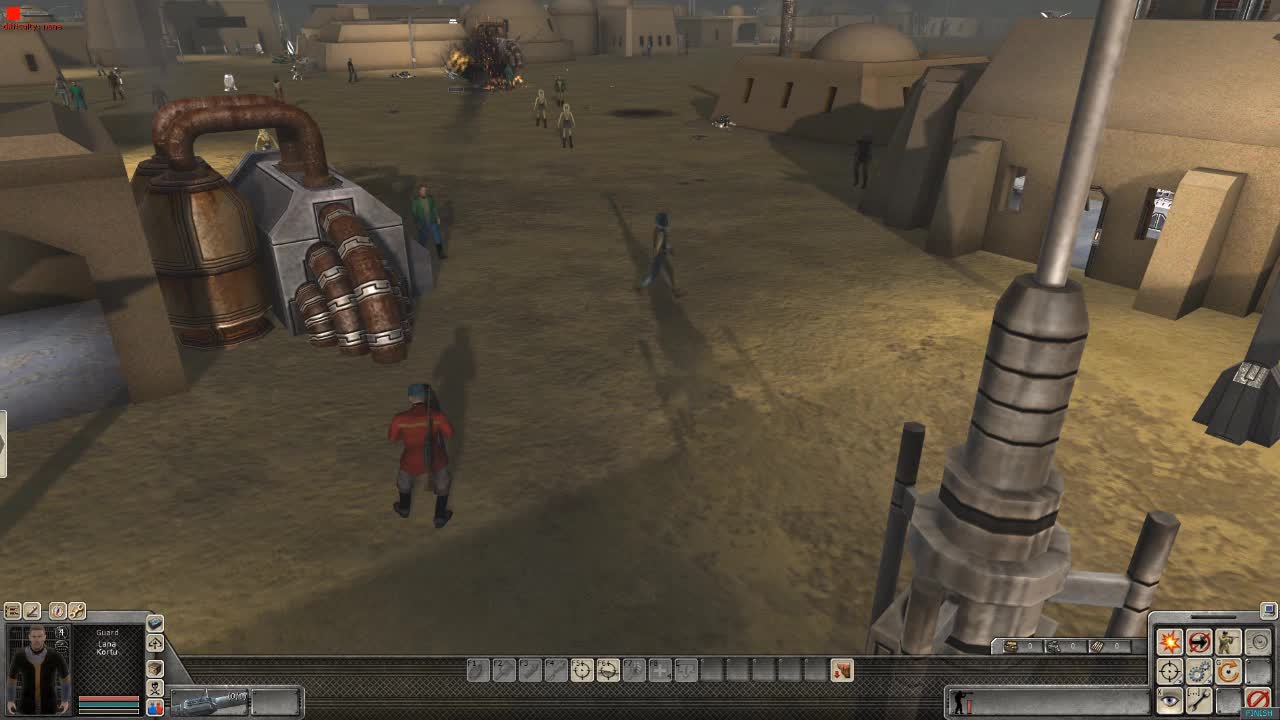Toggle the red prohibited-arrow movement icon
The width and height of the screenshot is (1280, 720).
1199,643
